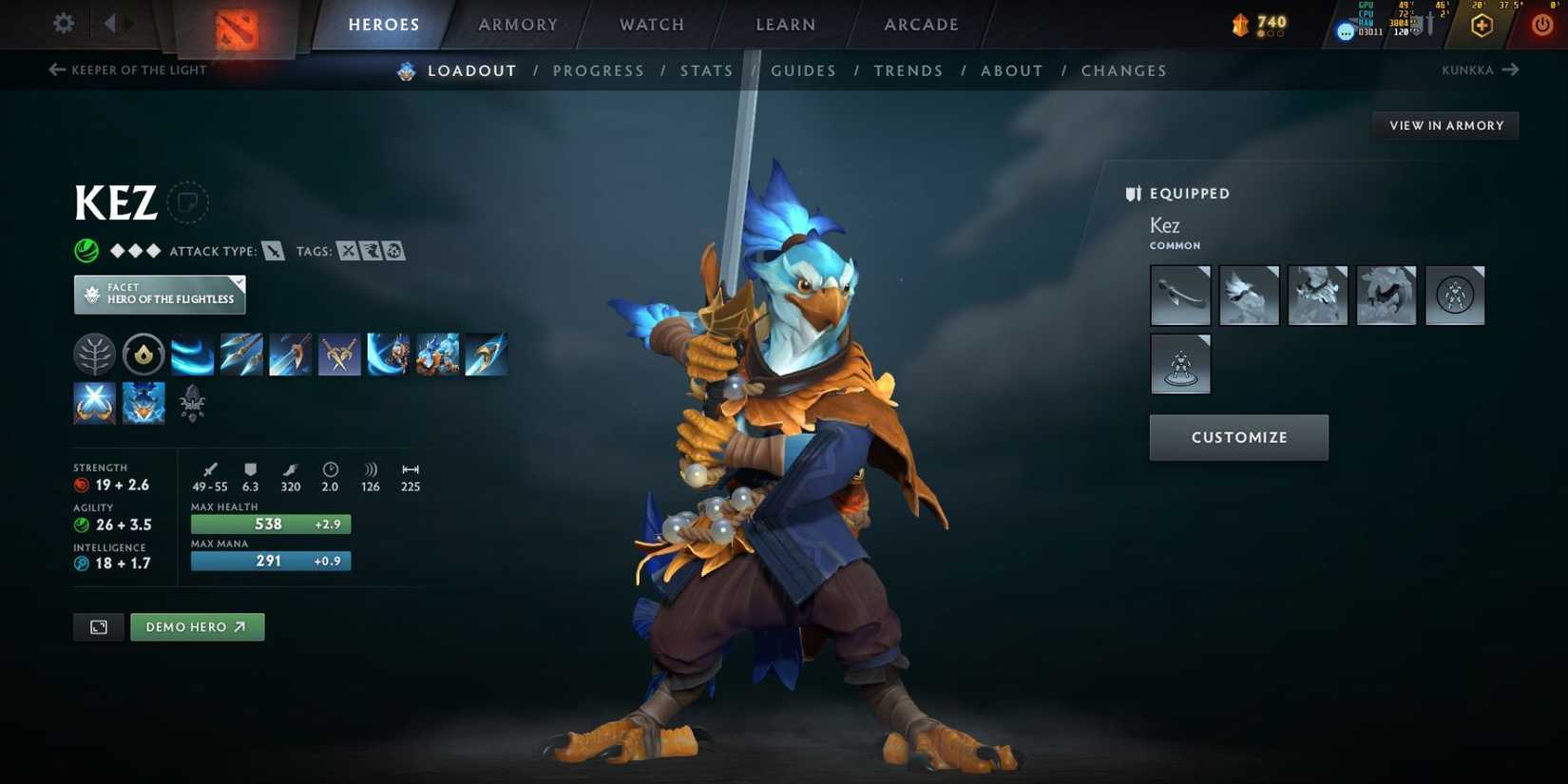Click the plus store icon near top right
Image resolution: width=1568 pixels, height=784 pixels.
(1482, 24)
